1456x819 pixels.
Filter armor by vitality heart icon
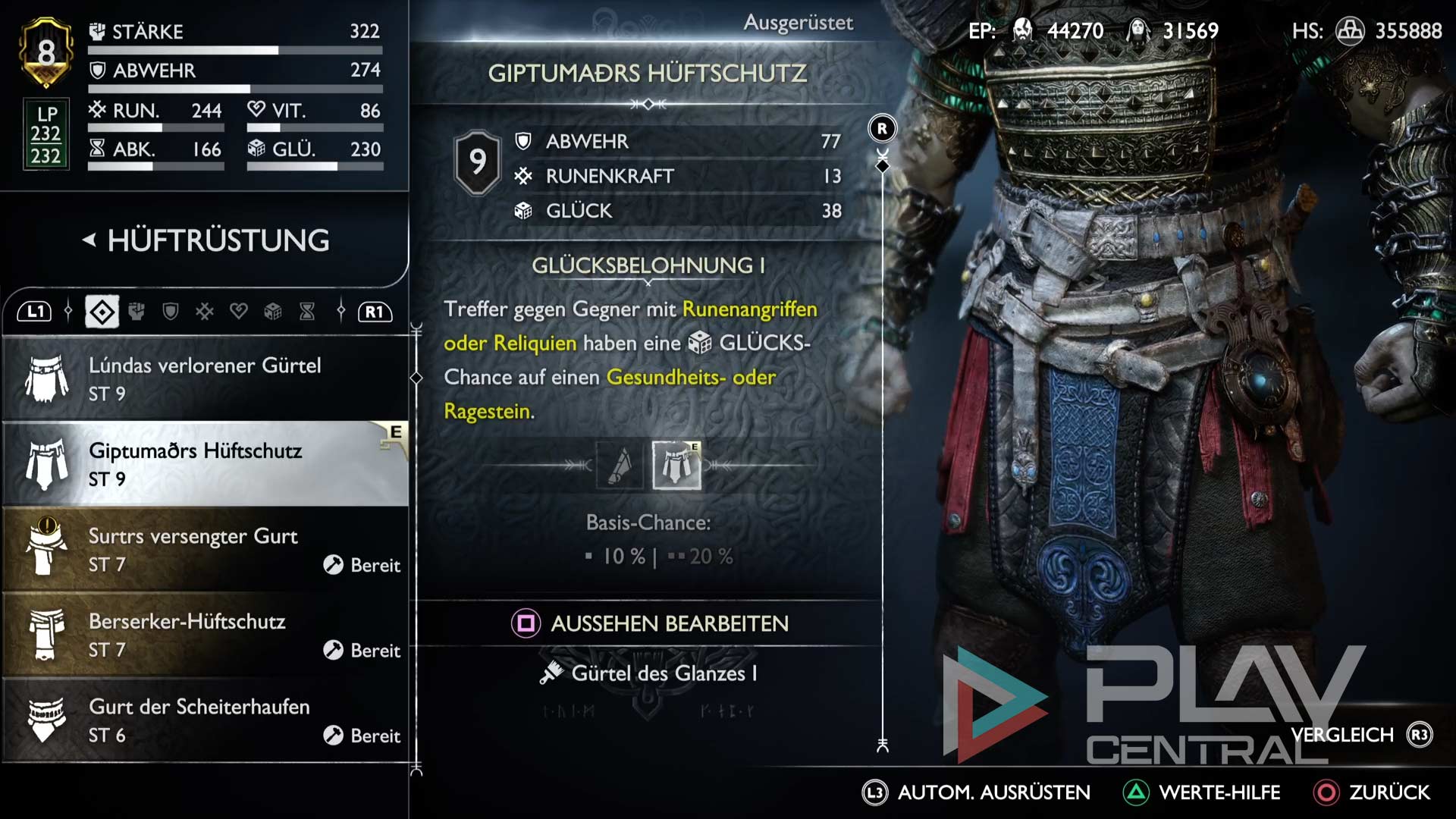239,312
